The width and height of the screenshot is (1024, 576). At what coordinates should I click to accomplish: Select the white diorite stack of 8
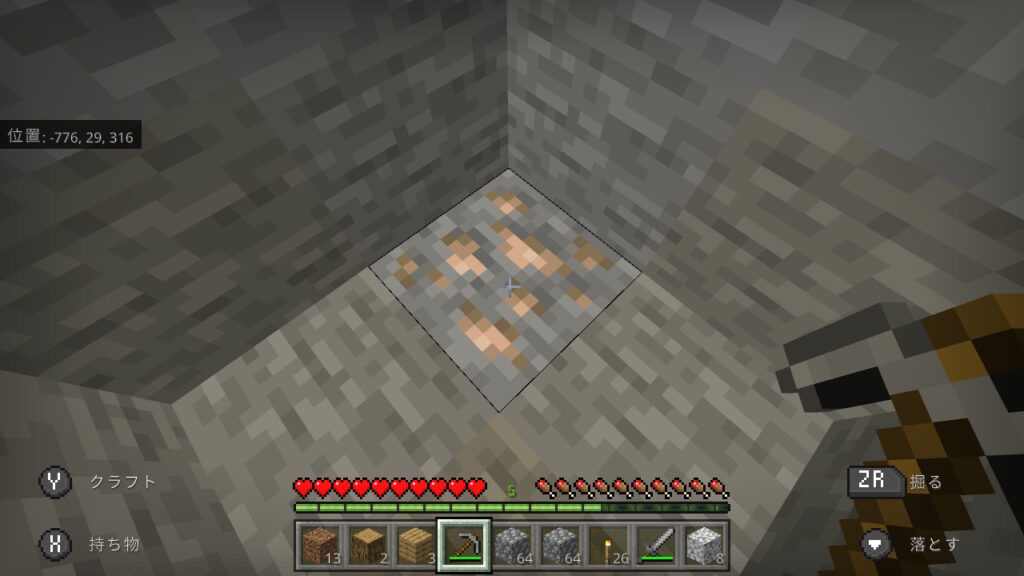coord(703,545)
